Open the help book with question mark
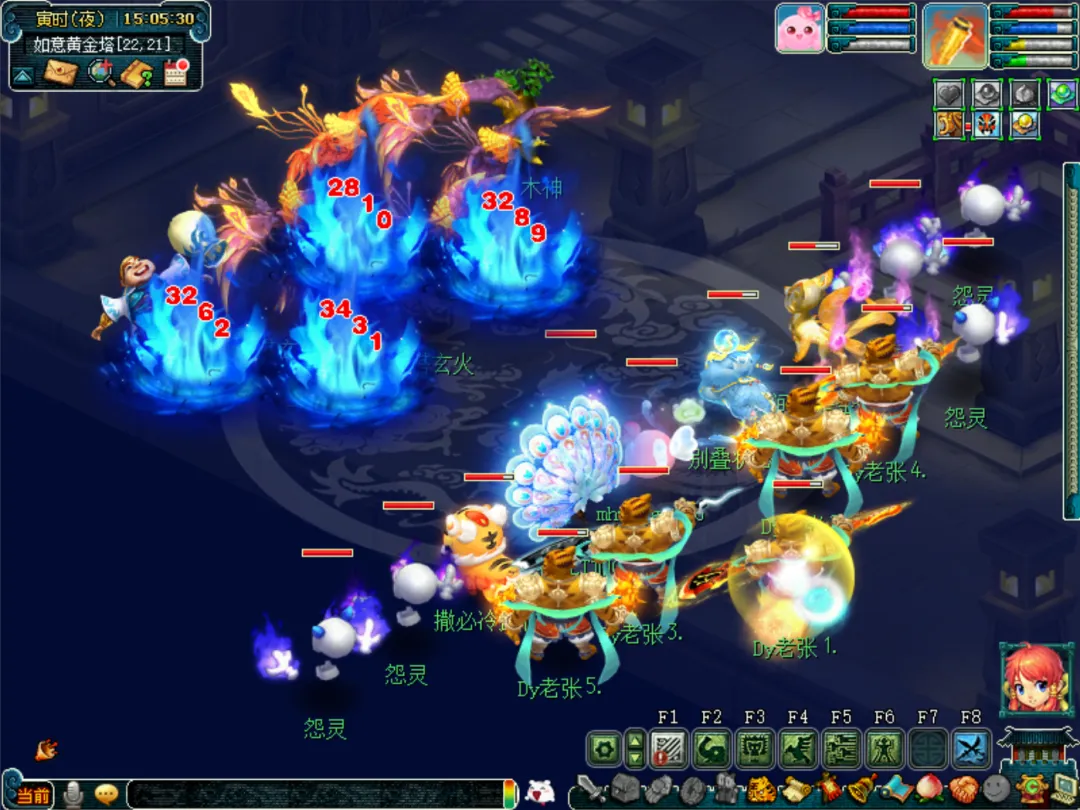This screenshot has height=810, width=1080. [137, 73]
